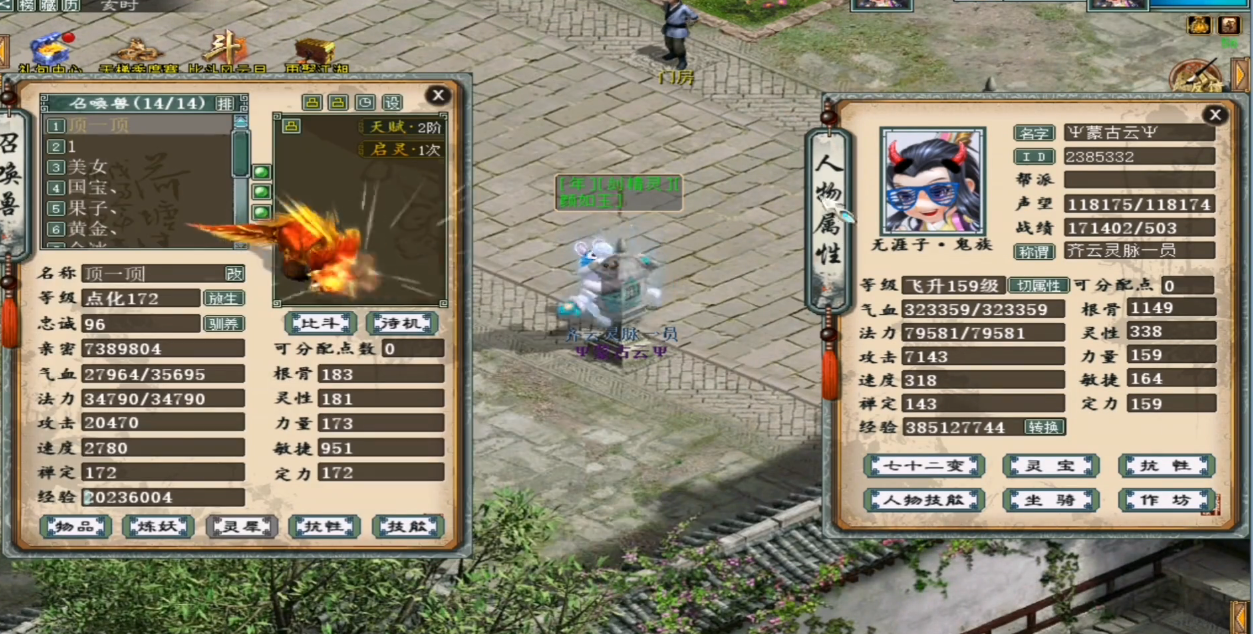Viewport: 1253px width, 634px height.
Task: Set the pet to standby with 待机
Action: tap(401, 323)
